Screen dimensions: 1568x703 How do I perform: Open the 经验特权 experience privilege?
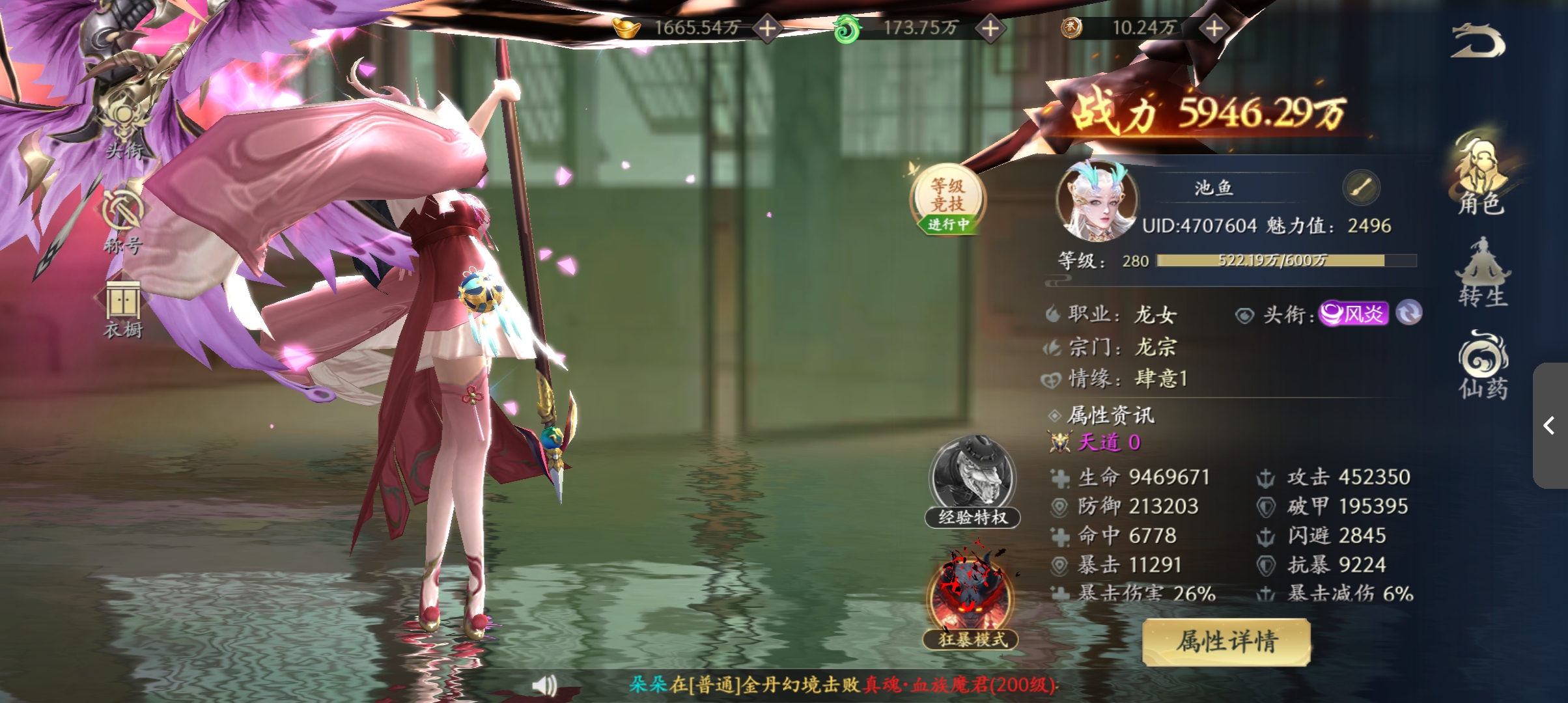coord(972,482)
